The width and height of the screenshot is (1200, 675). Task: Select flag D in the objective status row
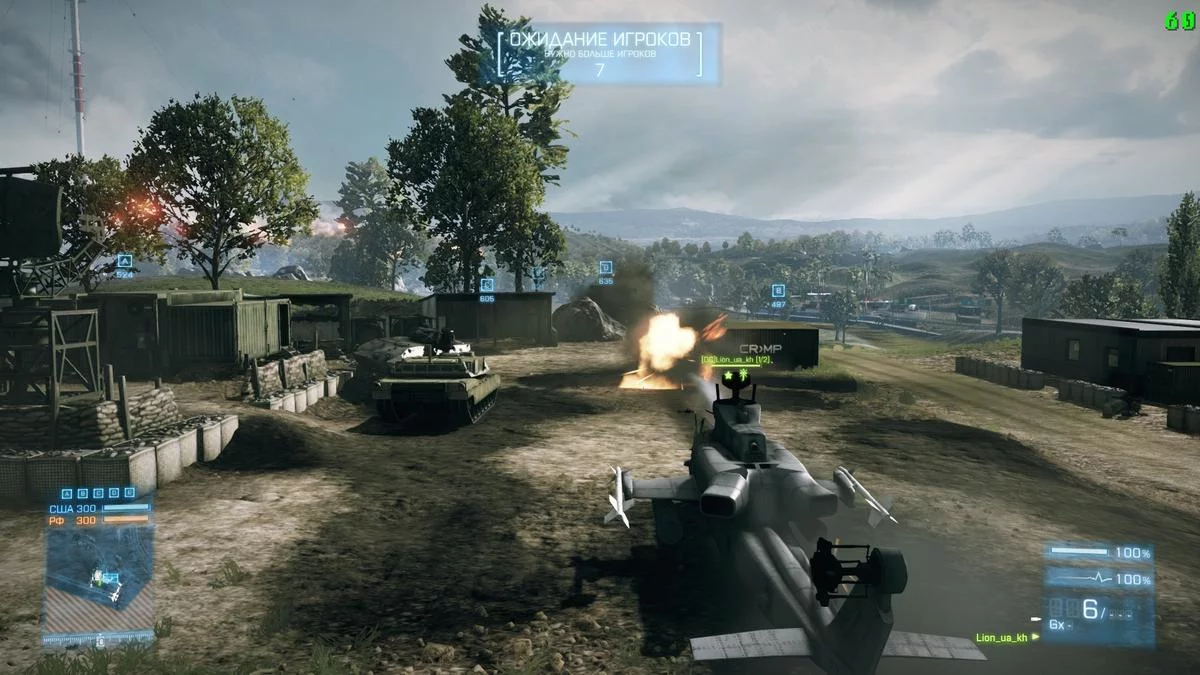114,493
